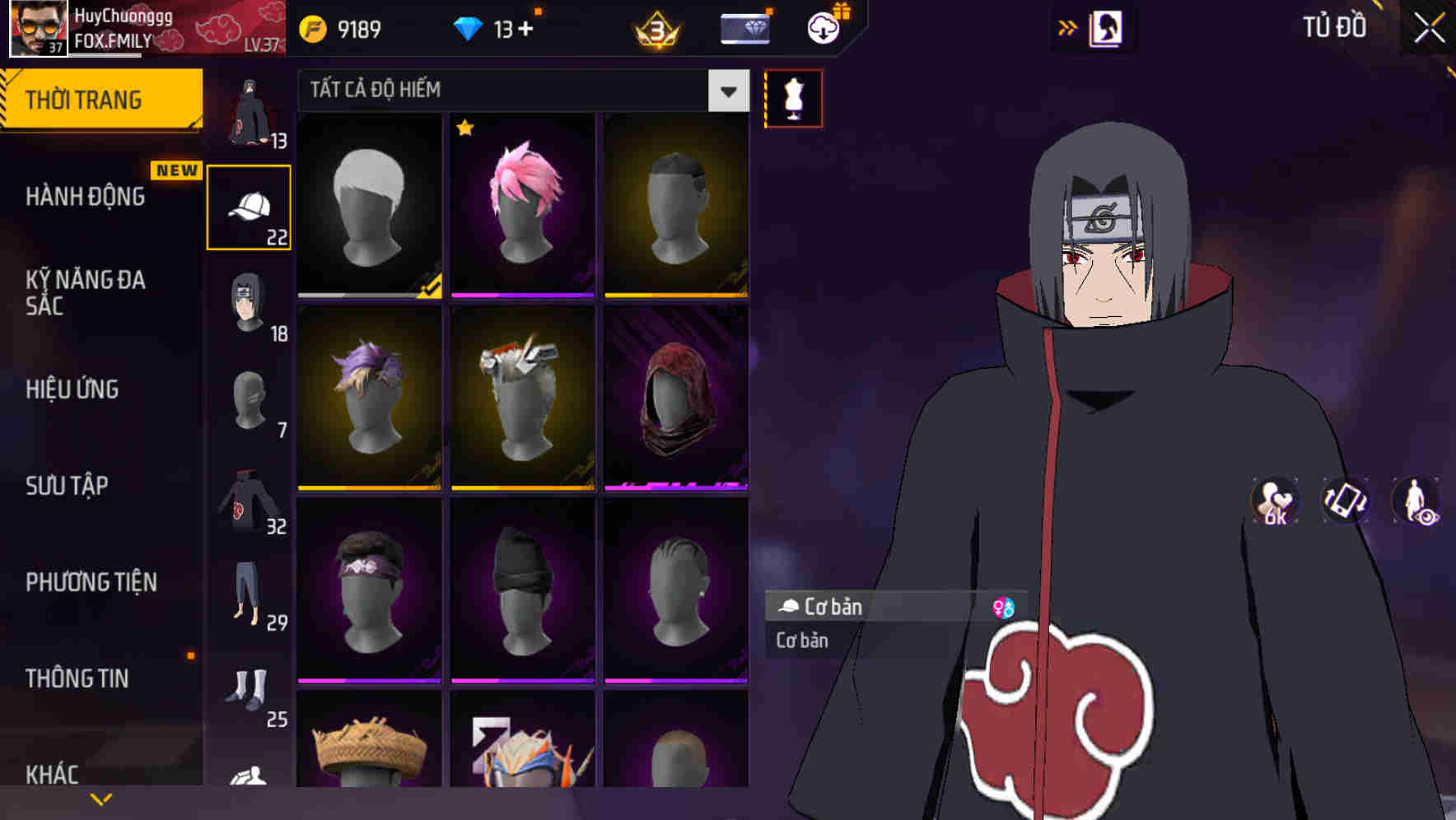Collapse panel using double chevron arrows
The height and width of the screenshot is (820, 1456).
click(x=1068, y=27)
